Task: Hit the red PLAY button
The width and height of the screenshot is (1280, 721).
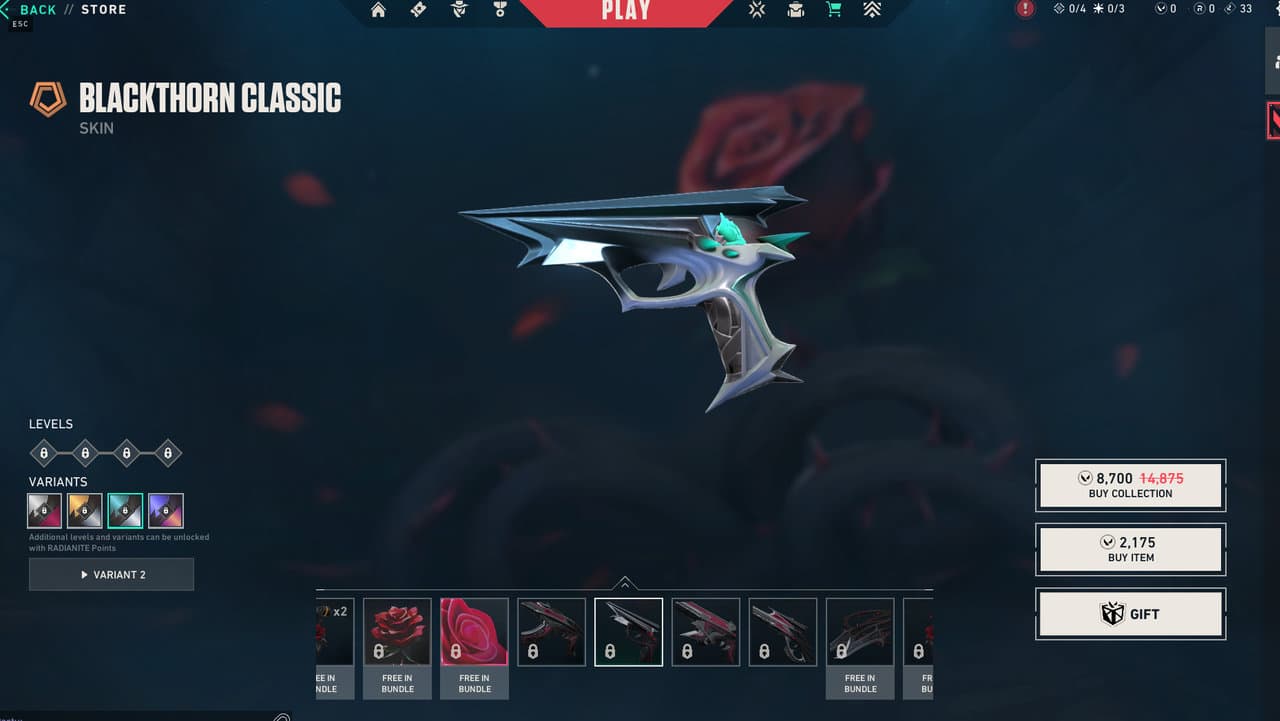Action: tap(626, 11)
